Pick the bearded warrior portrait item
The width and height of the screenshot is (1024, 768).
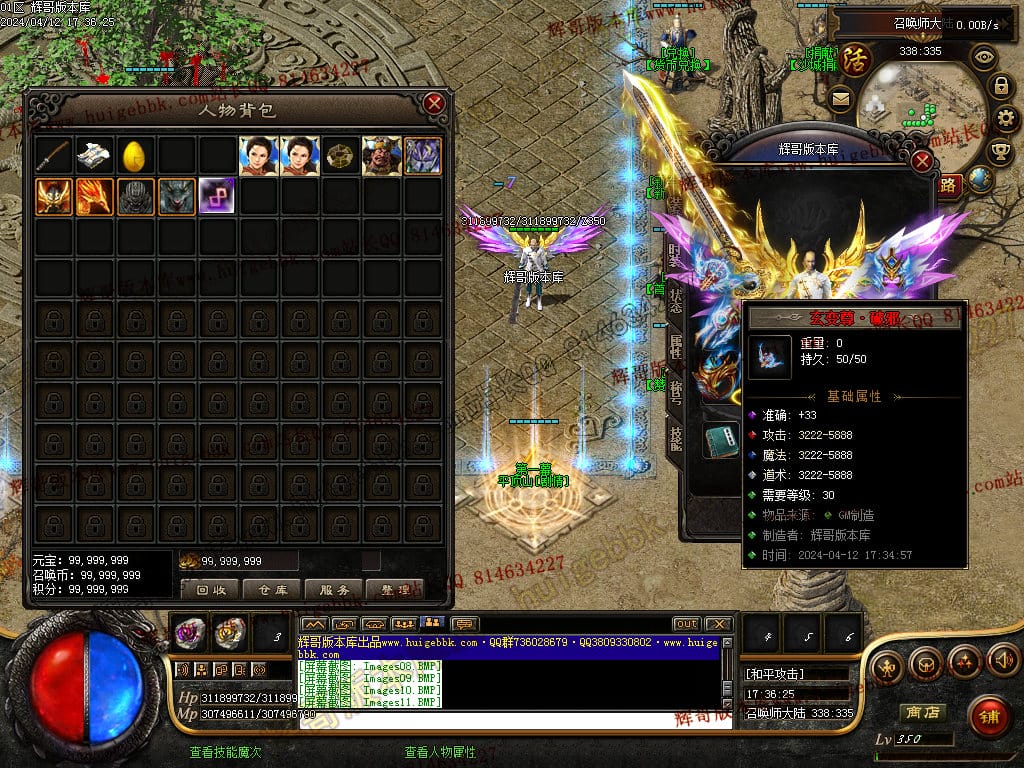pyautogui.click(x=381, y=156)
